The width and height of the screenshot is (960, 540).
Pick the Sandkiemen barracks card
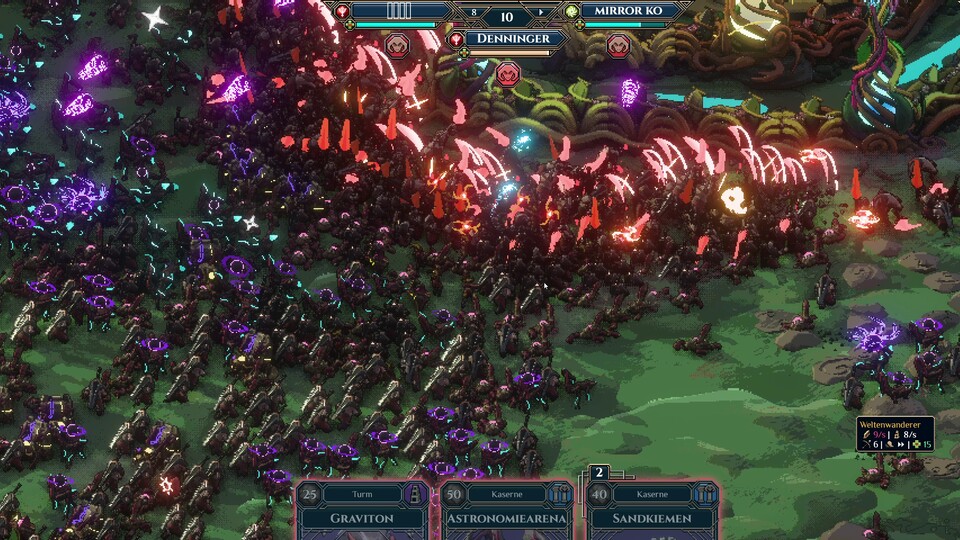pyautogui.click(x=654, y=510)
